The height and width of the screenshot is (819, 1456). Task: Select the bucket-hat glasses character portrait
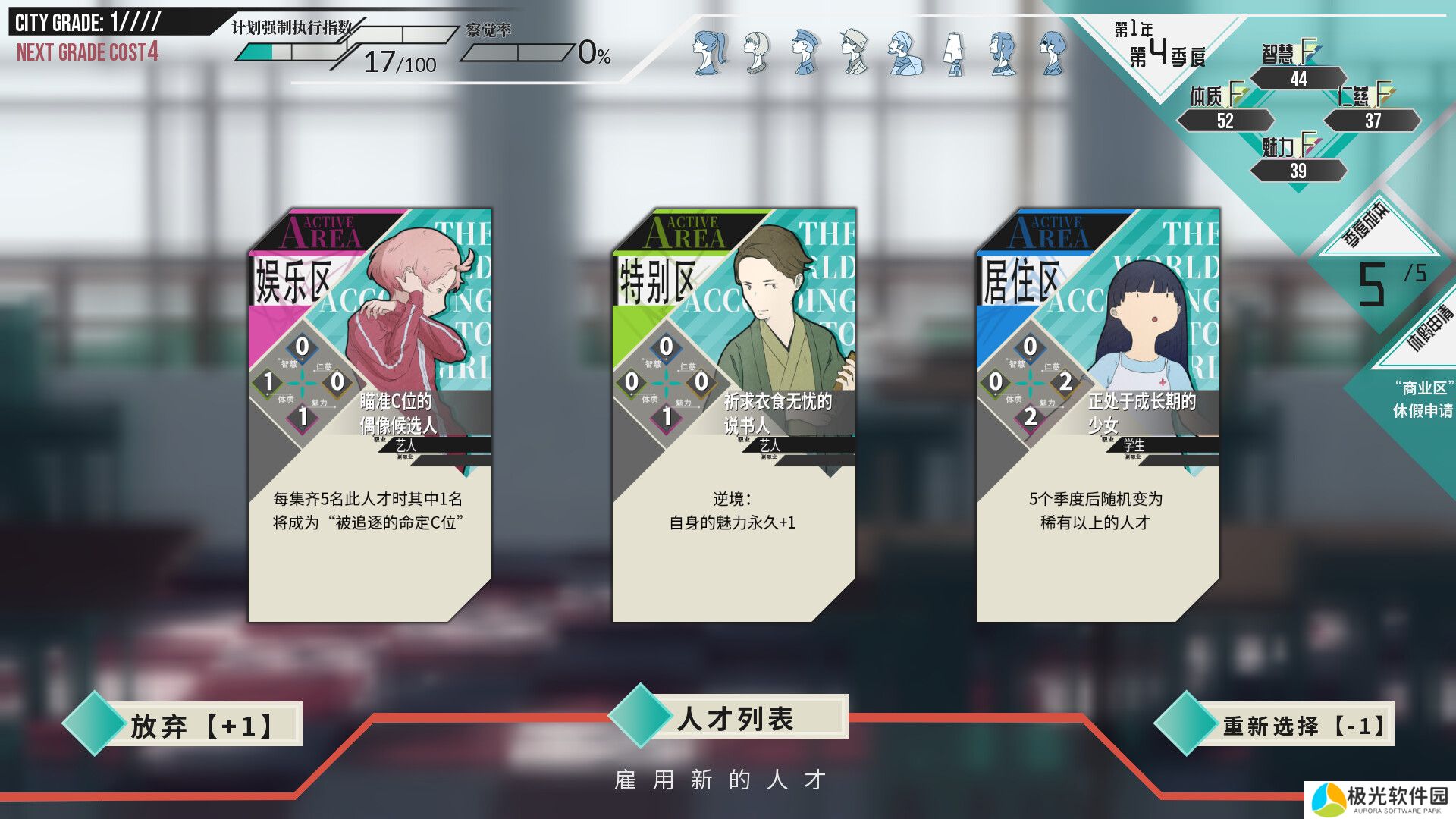coord(855,52)
